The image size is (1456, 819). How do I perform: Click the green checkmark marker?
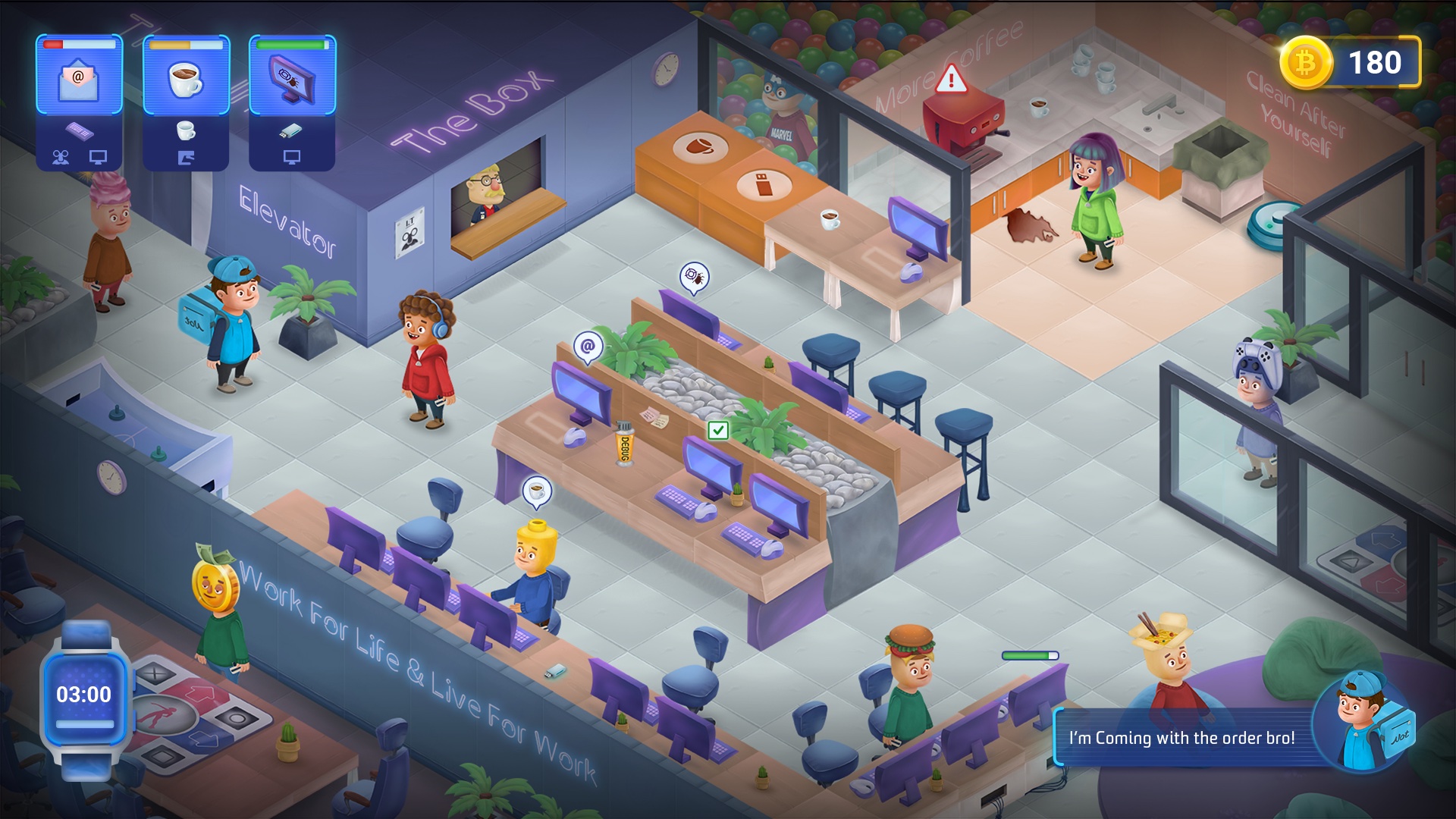[x=717, y=431]
